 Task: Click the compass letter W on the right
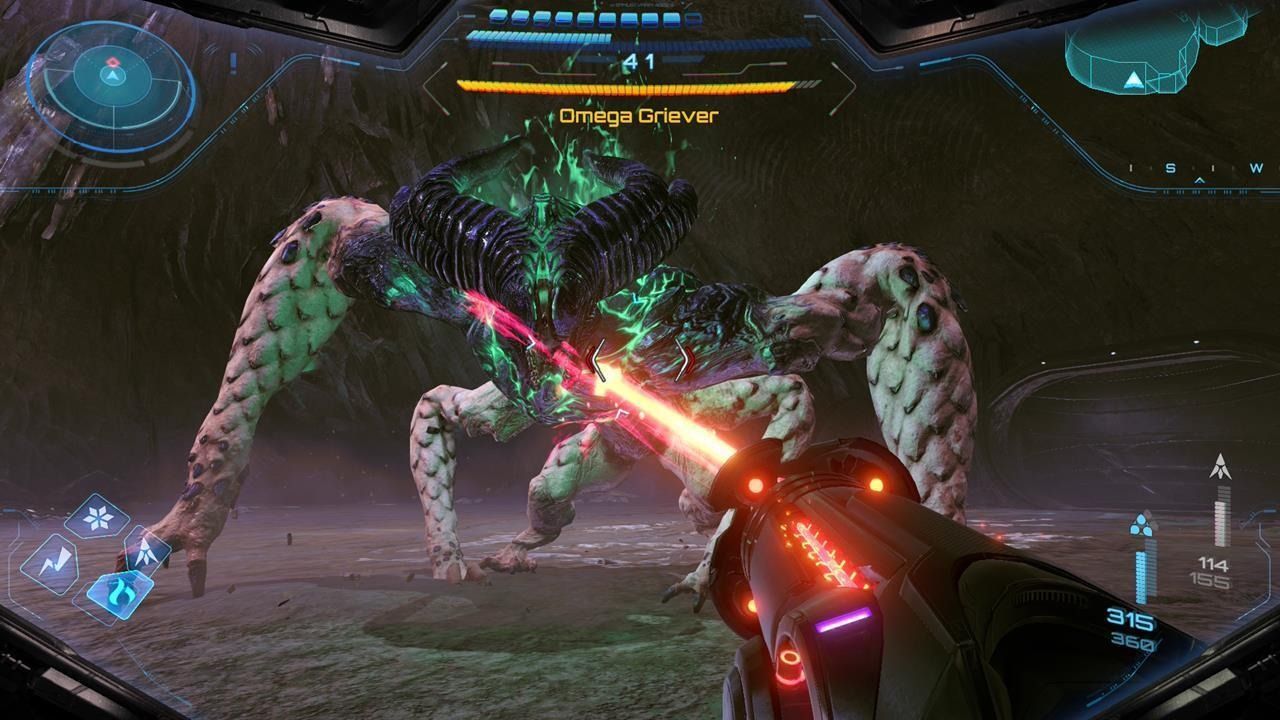point(1258,170)
